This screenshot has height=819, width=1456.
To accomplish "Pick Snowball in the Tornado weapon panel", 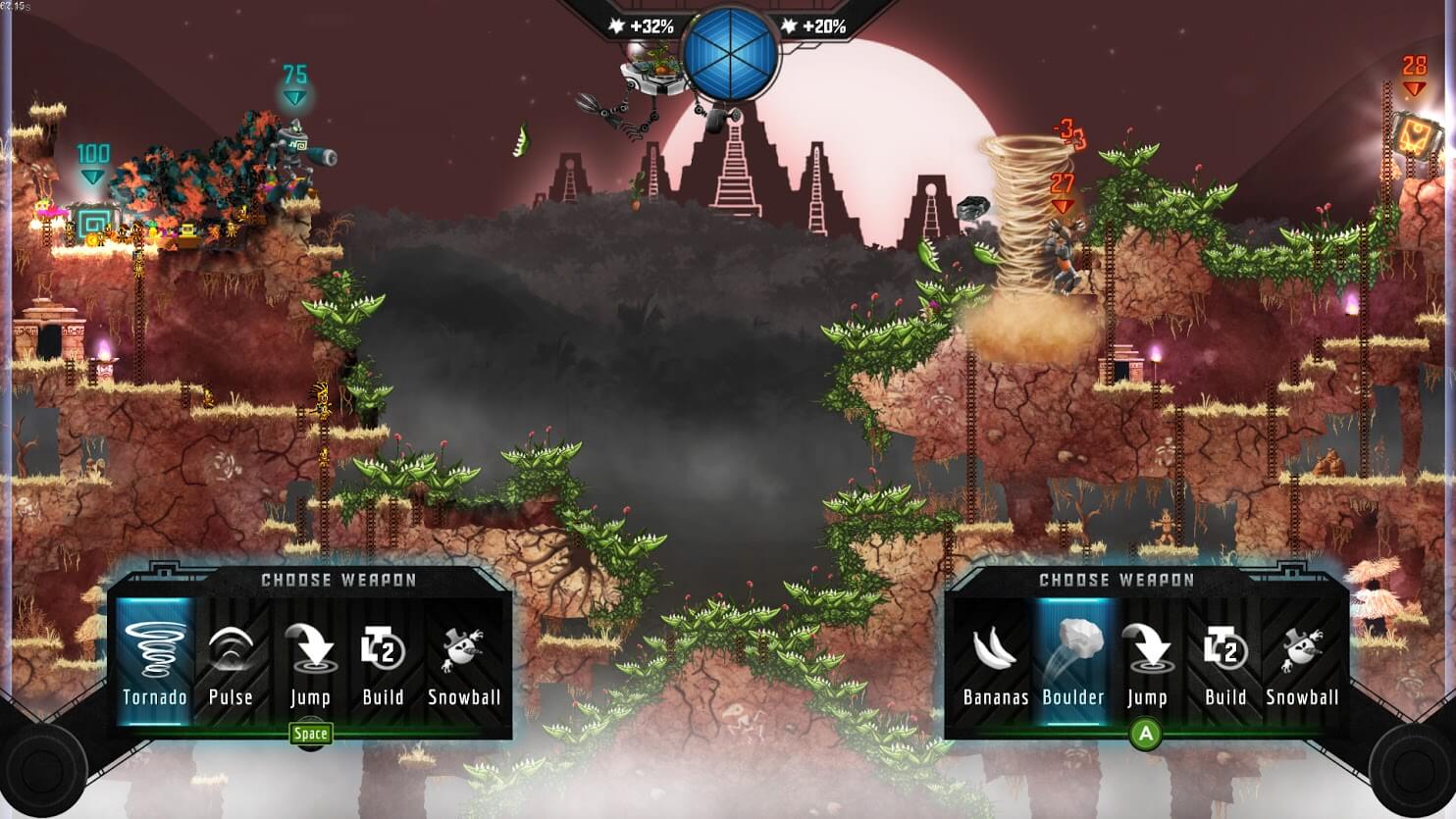I will (463, 662).
